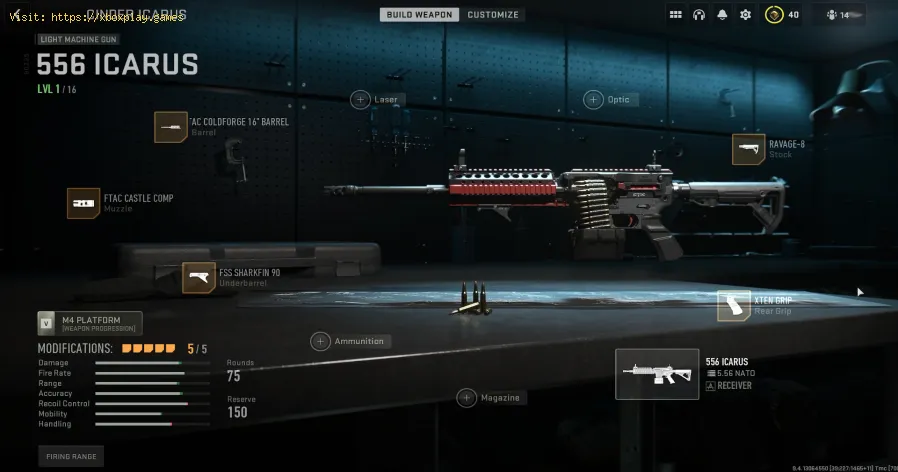Open the 556 Icarus receiver selection

tap(657, 374)
